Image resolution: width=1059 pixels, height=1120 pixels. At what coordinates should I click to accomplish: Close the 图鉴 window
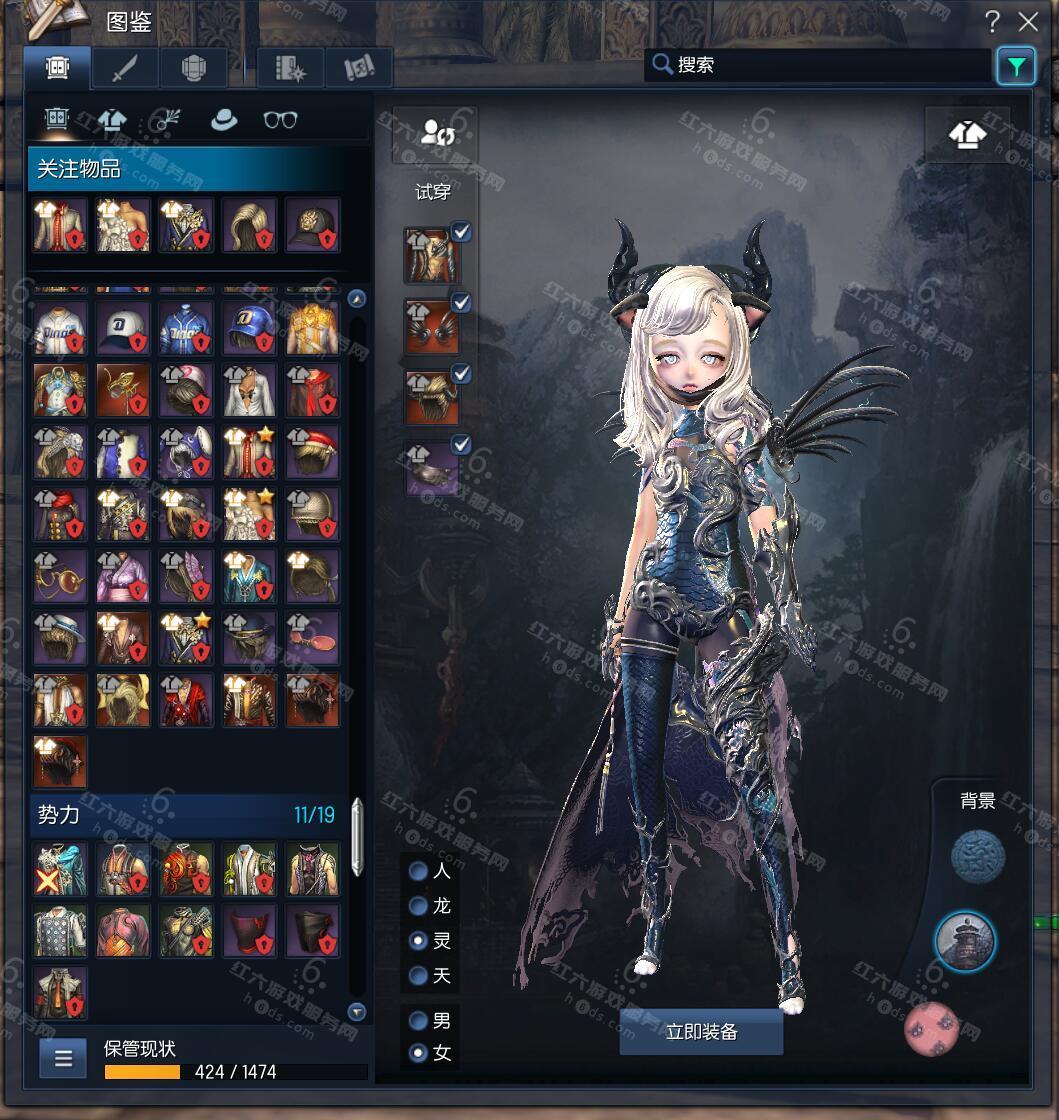tap(1028, 22)
